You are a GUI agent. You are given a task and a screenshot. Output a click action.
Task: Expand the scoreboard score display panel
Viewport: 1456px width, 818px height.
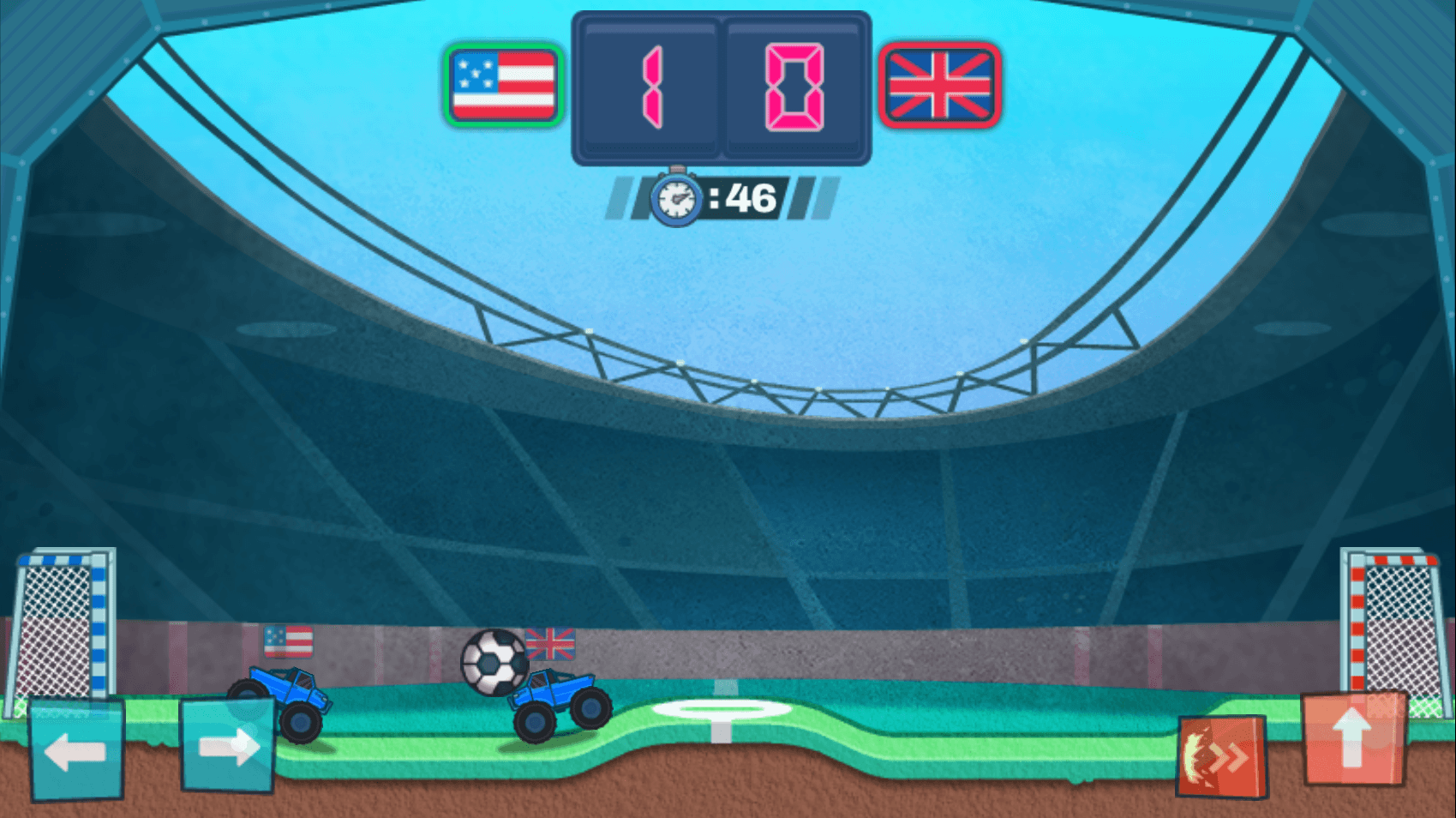722,86
